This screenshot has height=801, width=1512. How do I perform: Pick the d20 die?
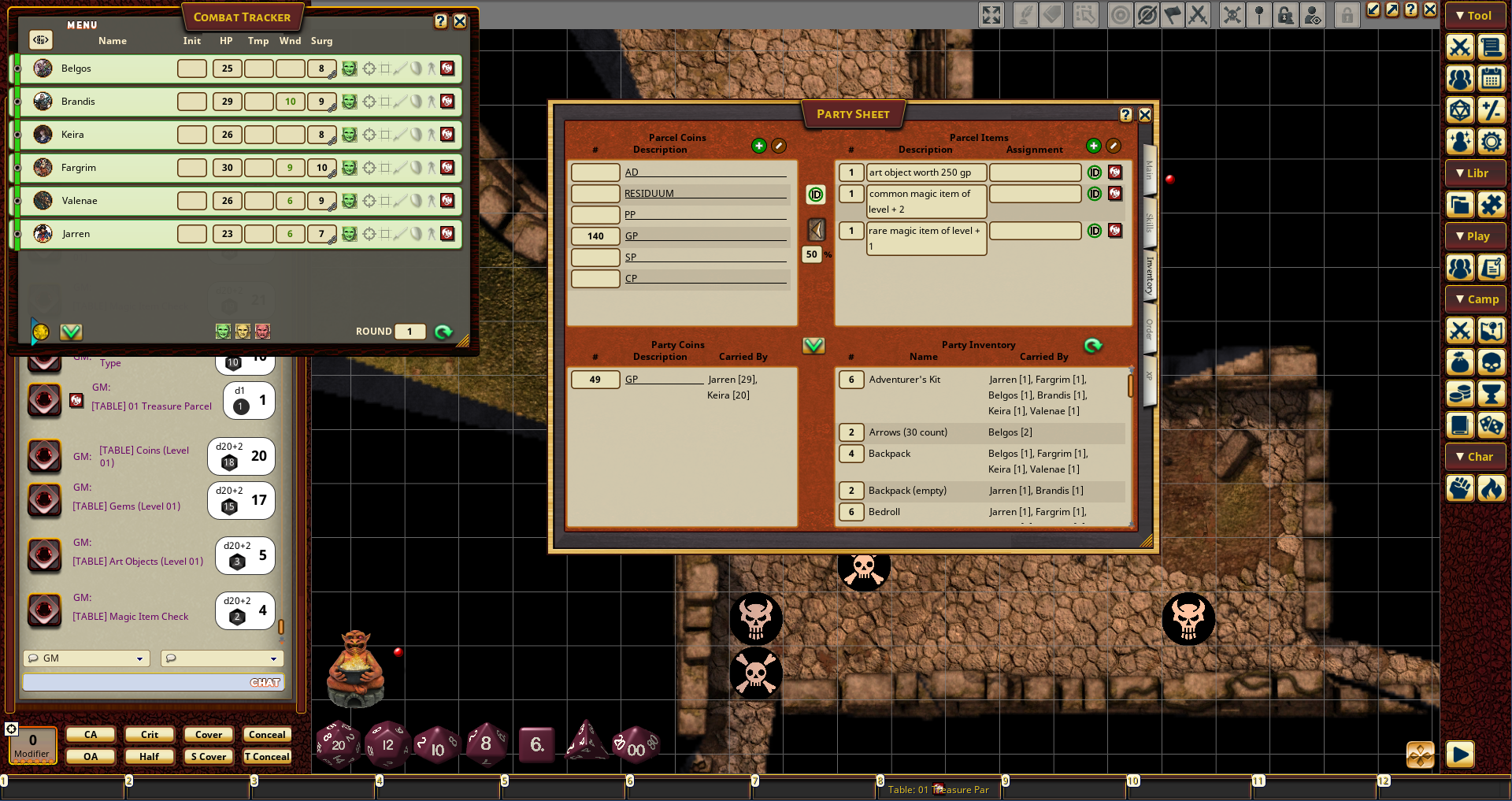(x=338, y=744)
